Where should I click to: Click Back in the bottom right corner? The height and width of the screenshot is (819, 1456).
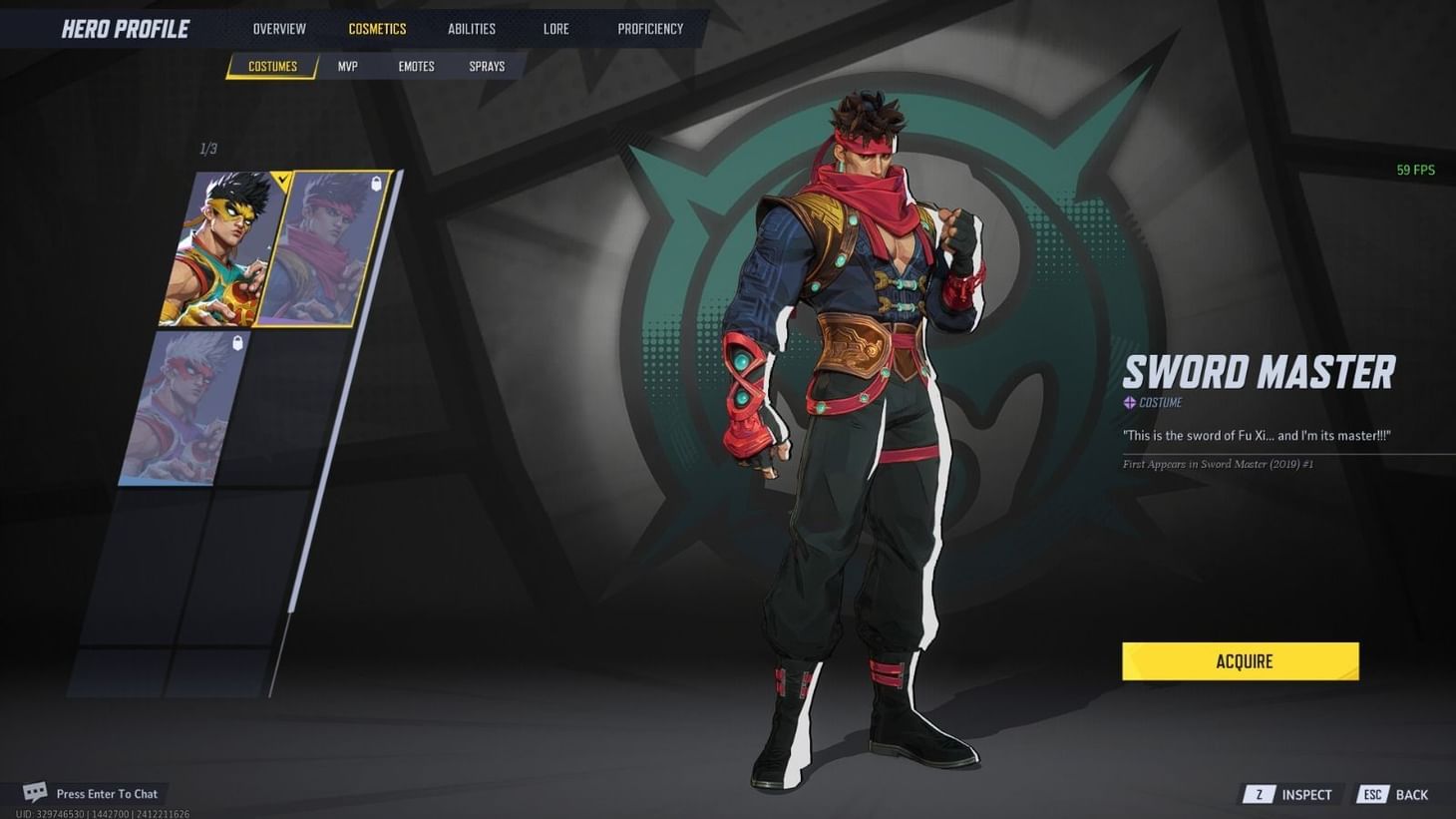(1412, 794)
